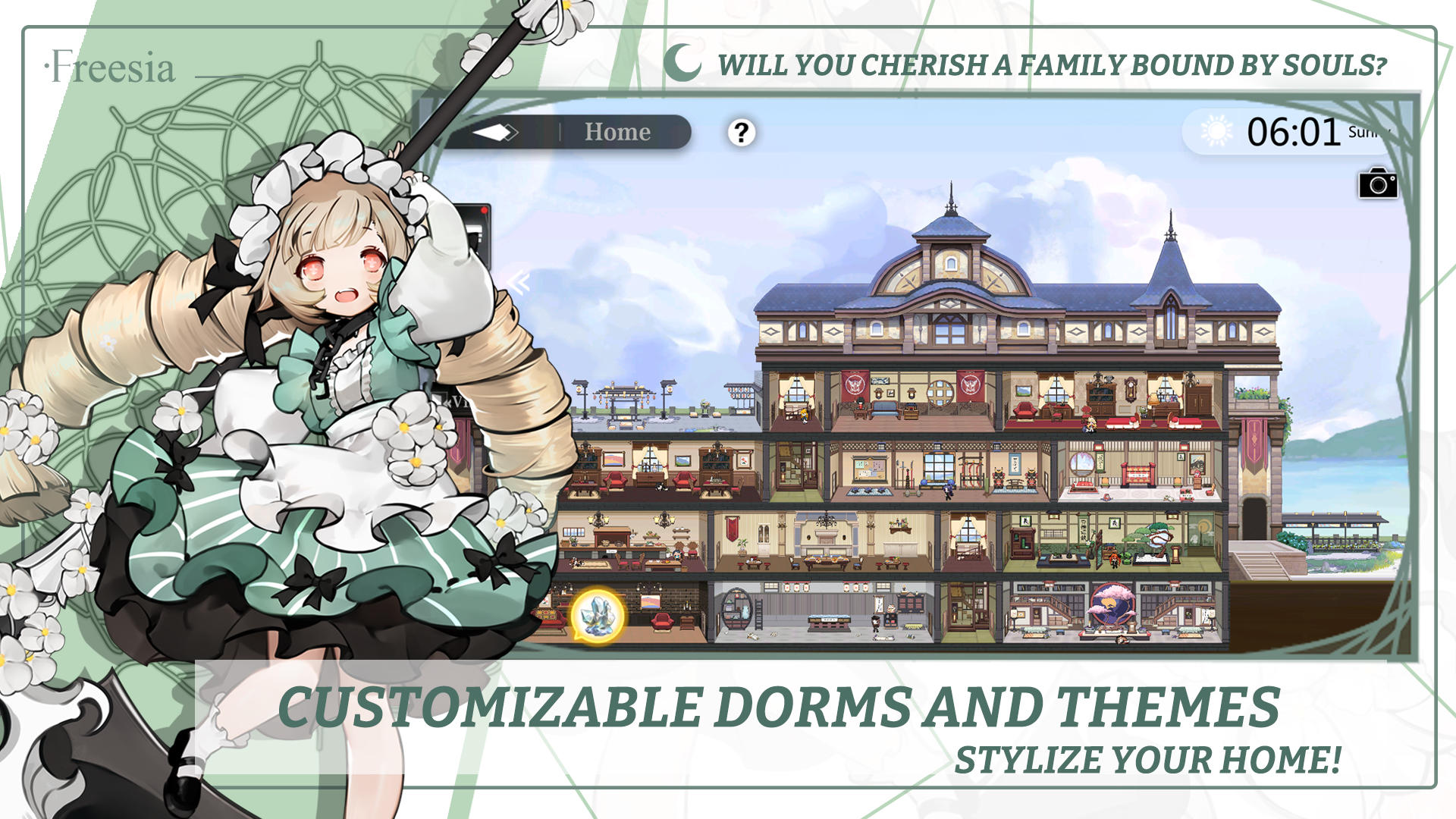Open the 06:01 time and weather display
The image size is (1456, 819).
pyautogui.click(x=1291, y=130)
